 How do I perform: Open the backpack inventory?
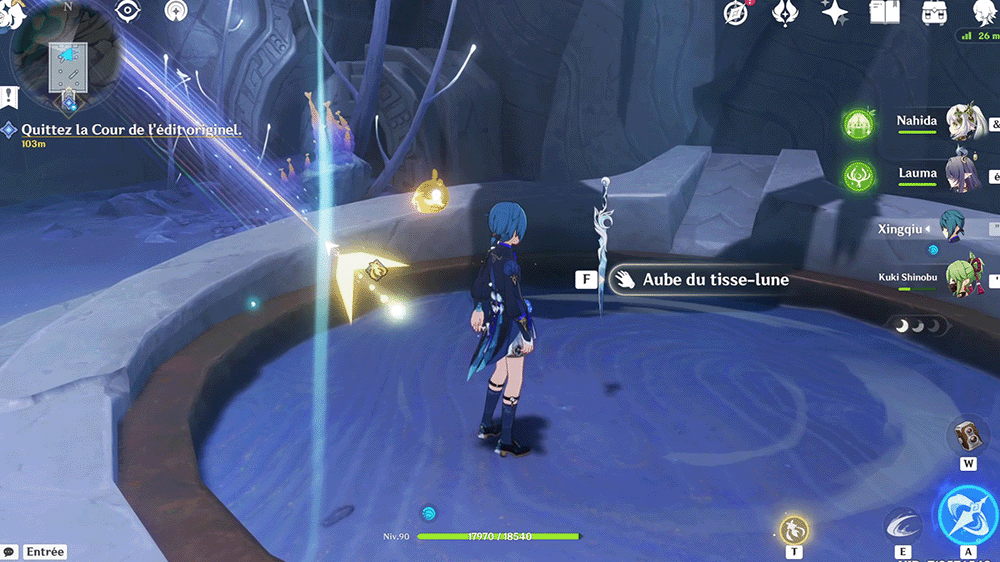point(934,12)
